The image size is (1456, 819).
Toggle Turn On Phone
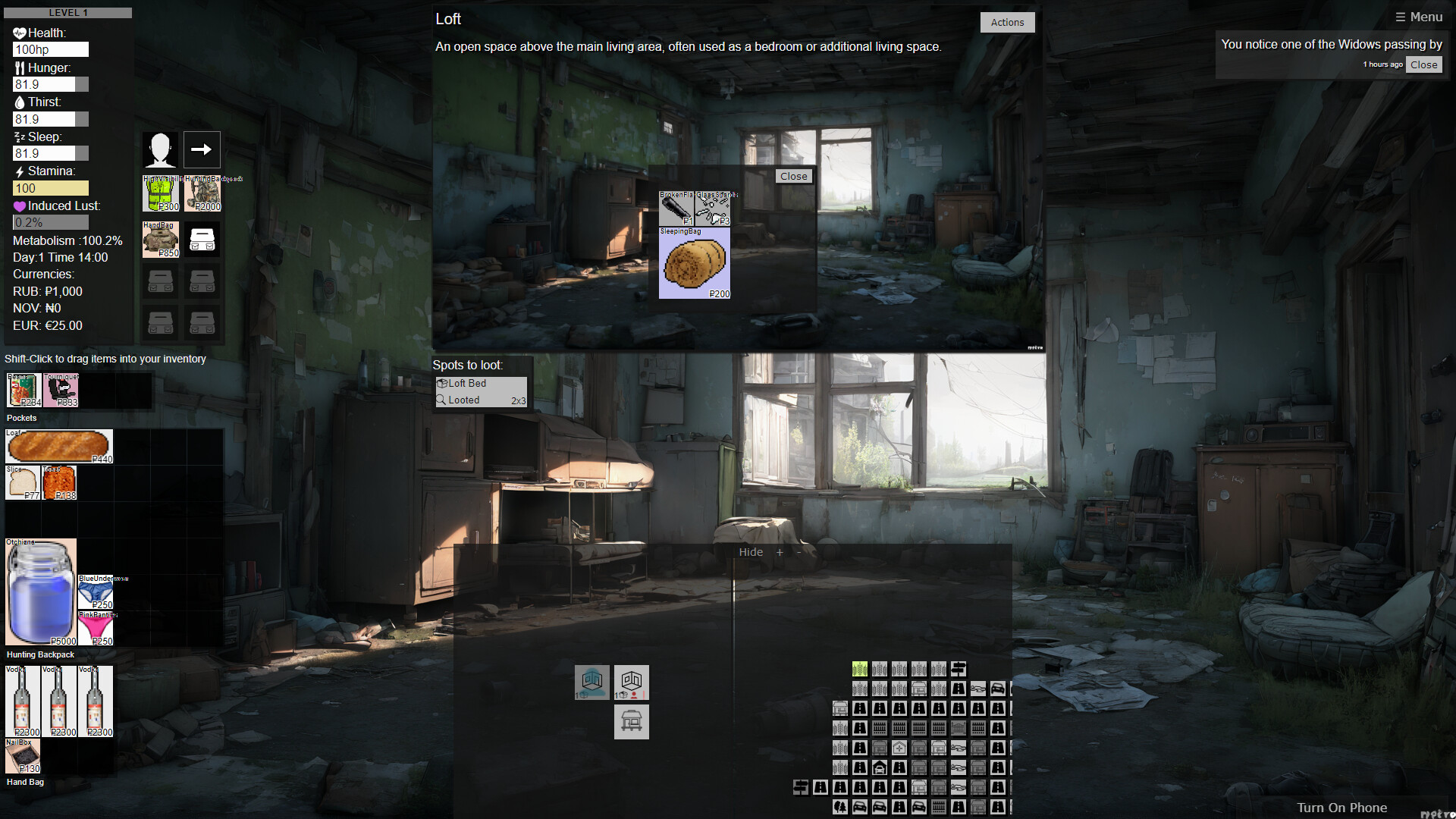[1342, 807]
